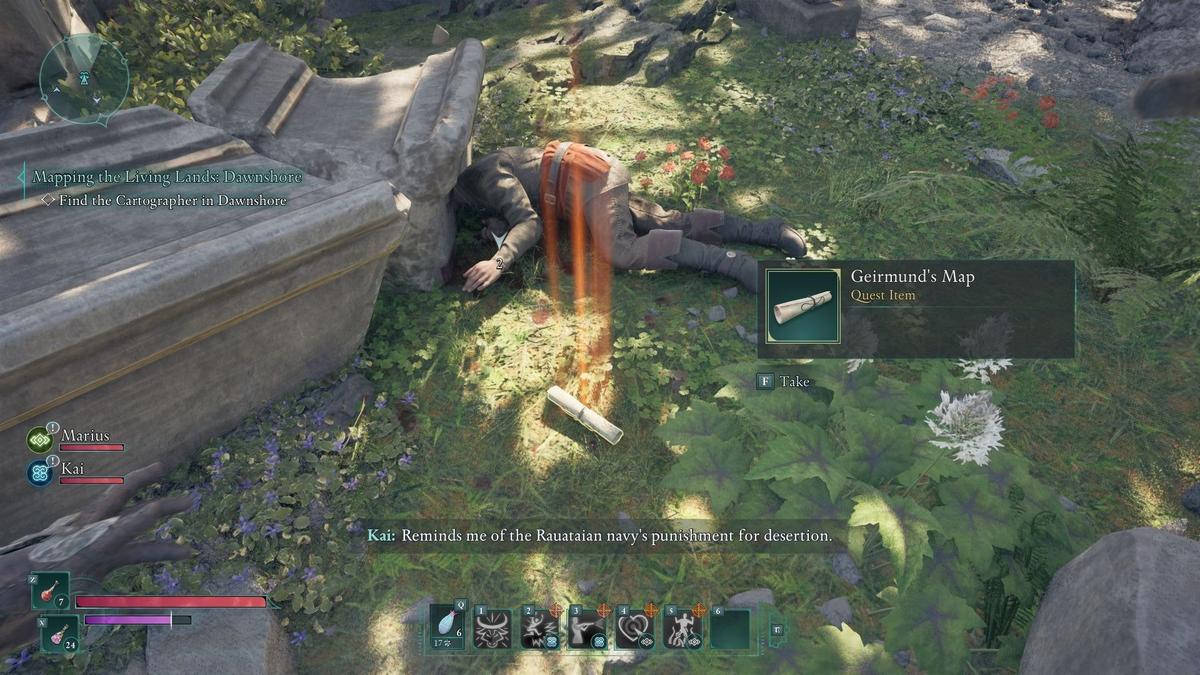Screen dimensions: 1200x675
Task: Activate the flexing figure companion ability
Action: coord(683,628)
